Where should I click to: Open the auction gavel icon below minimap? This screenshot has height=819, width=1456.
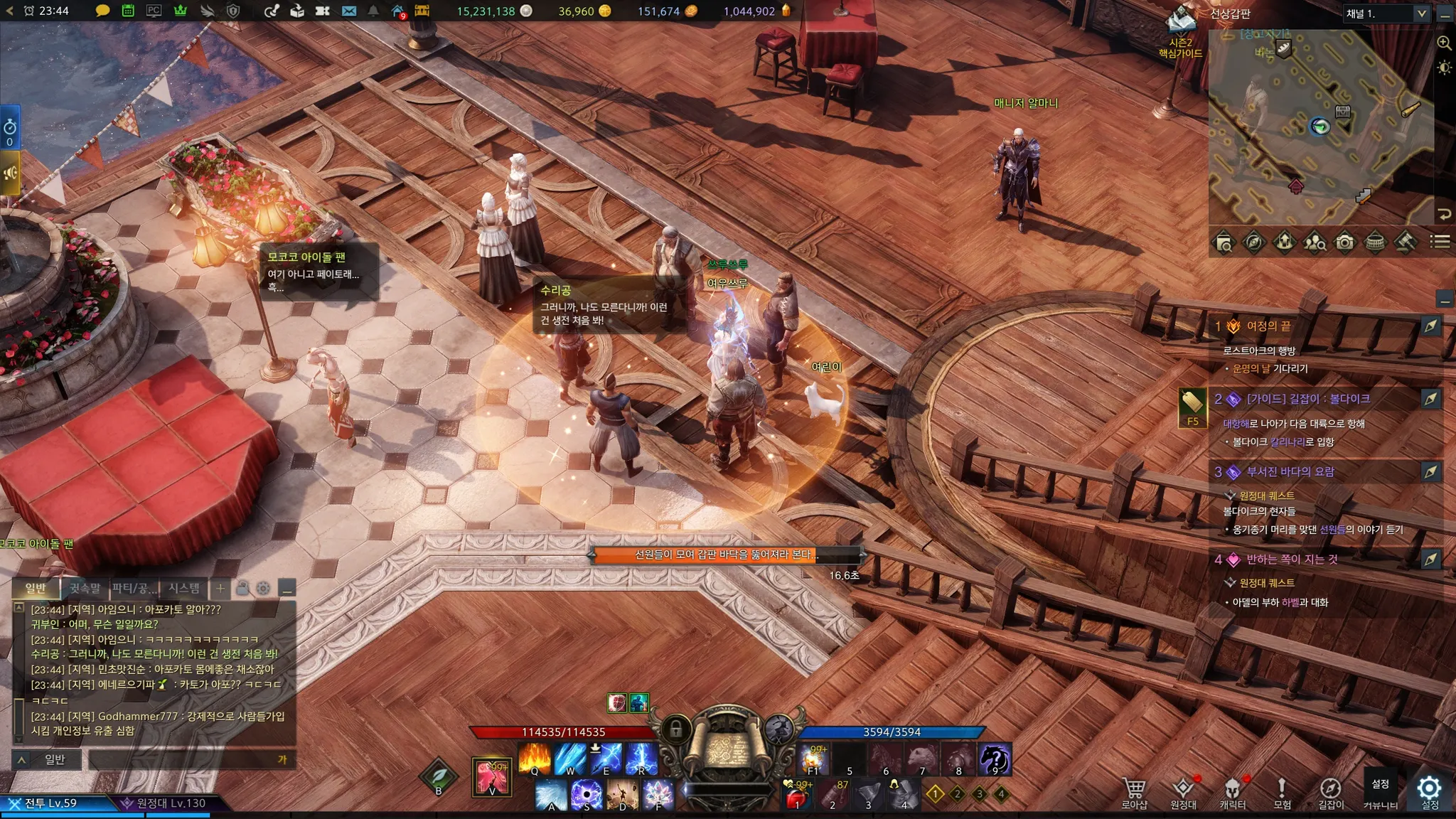(x=1405, y=242)
